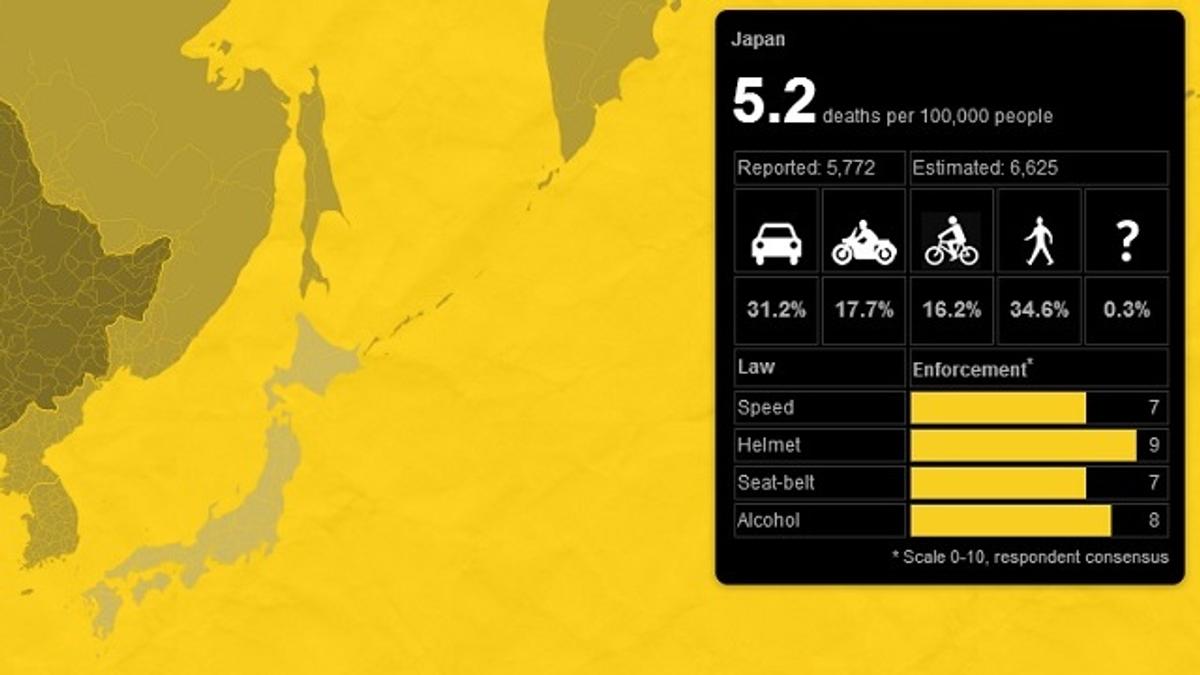
Task: Select the motorcycle rider icon
Action: point(864,243)
